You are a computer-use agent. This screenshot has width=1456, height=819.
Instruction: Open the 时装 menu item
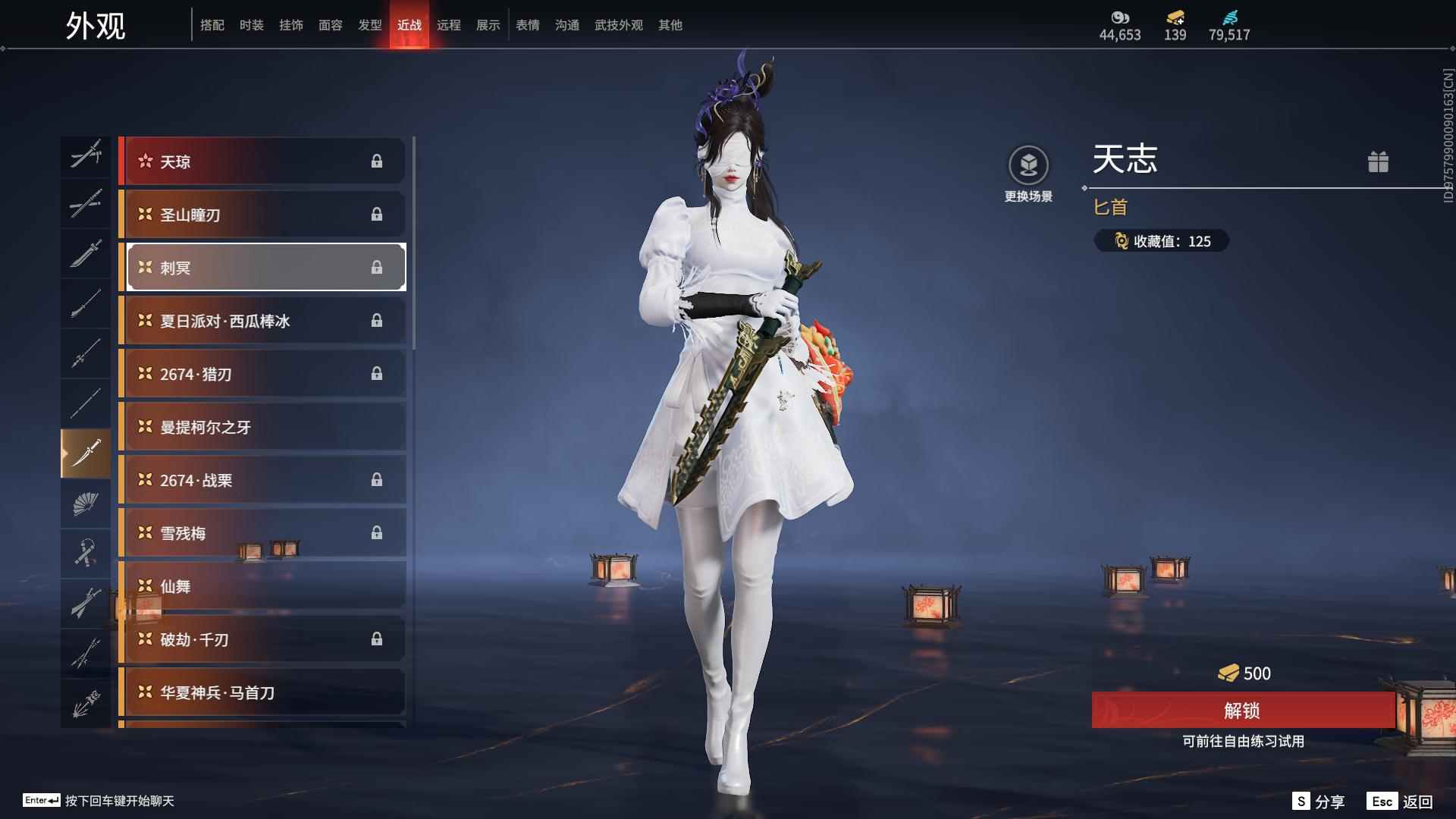251,24
